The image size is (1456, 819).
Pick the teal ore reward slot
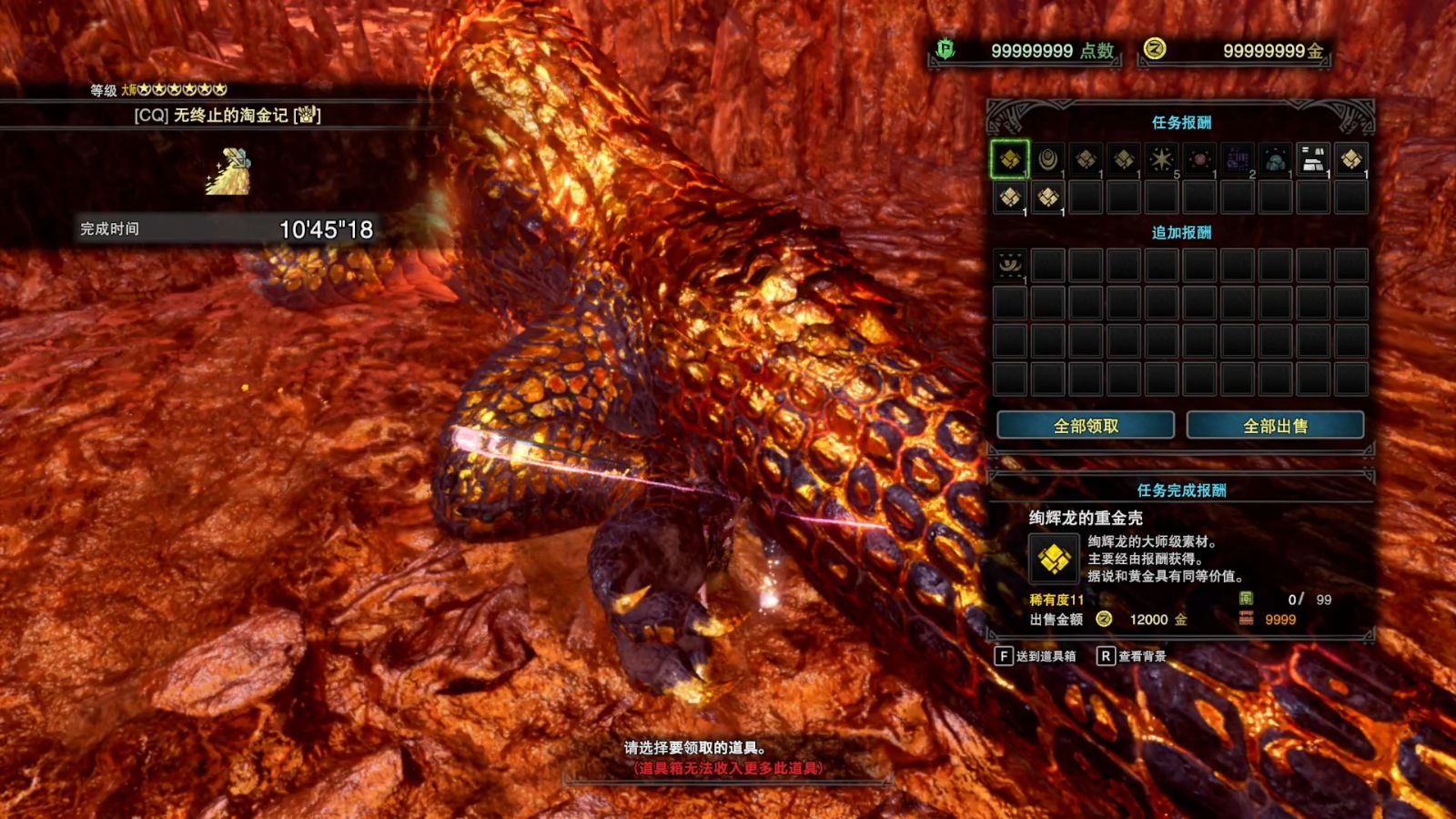coord(1275,160)
